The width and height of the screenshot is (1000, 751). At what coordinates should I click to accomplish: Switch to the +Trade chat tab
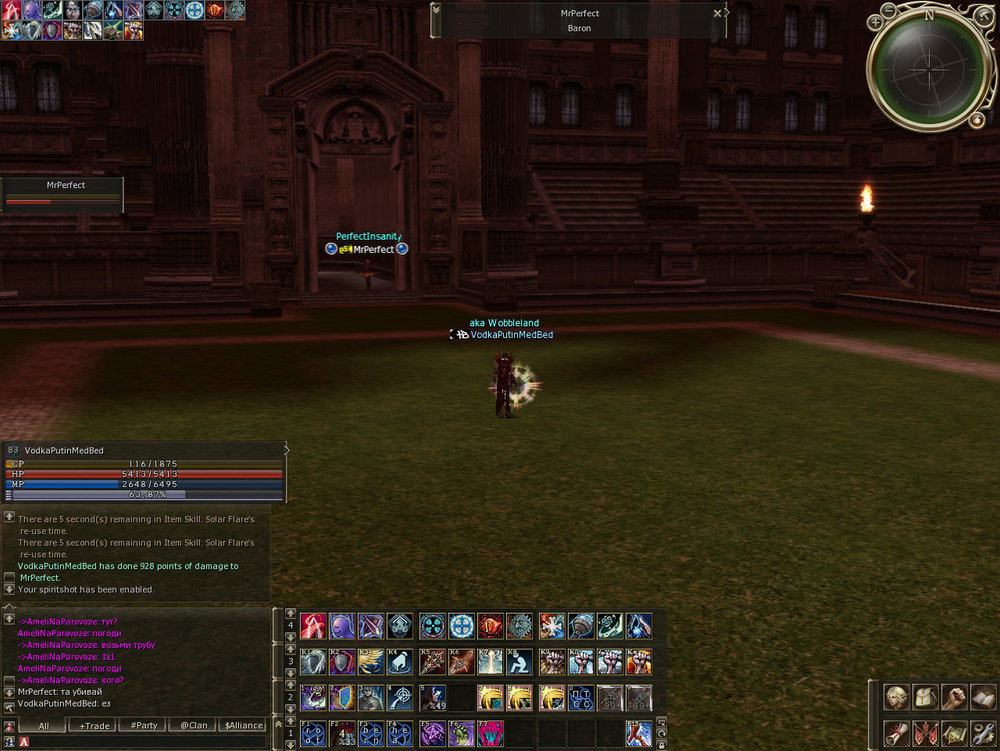click(x=95, y=725)
